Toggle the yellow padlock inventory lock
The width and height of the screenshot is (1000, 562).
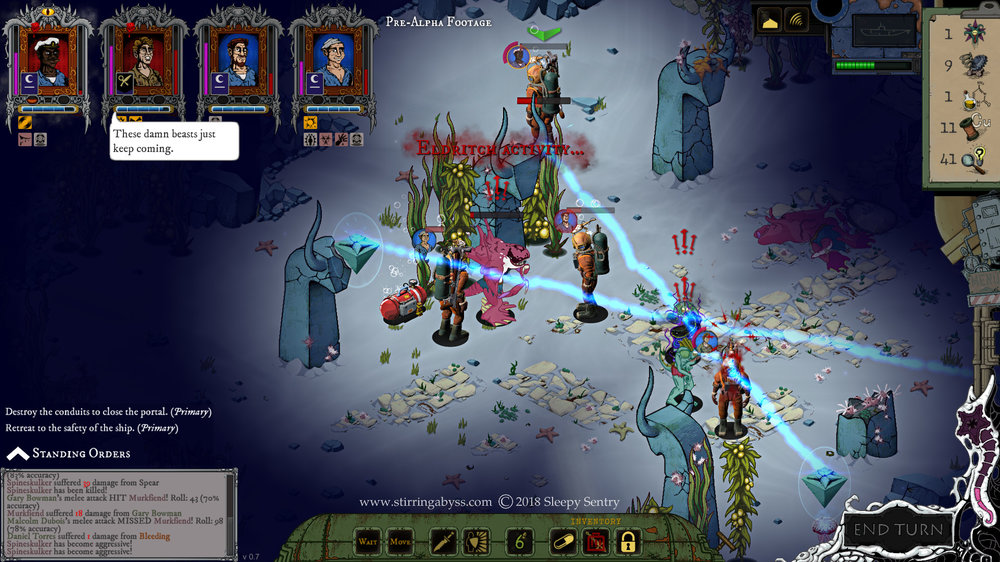tap(628, 542)
